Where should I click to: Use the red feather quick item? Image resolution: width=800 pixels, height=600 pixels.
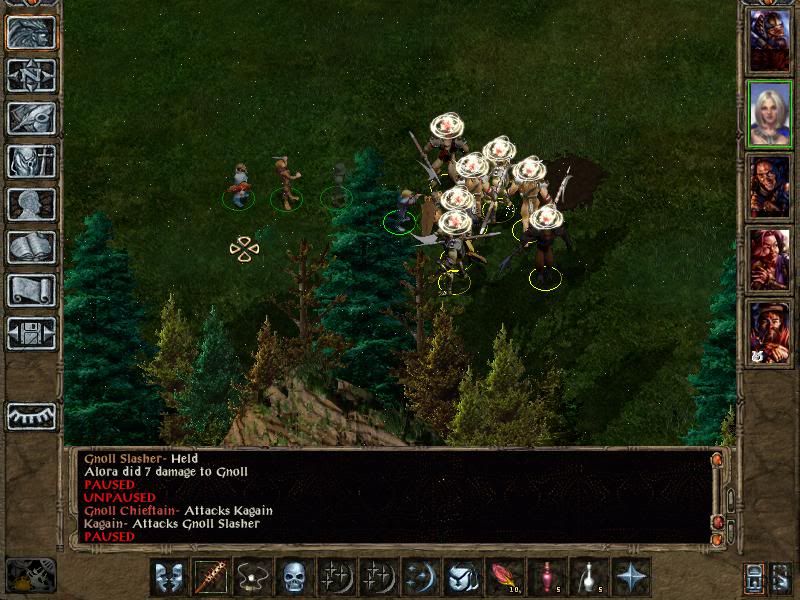click(503, 577)
